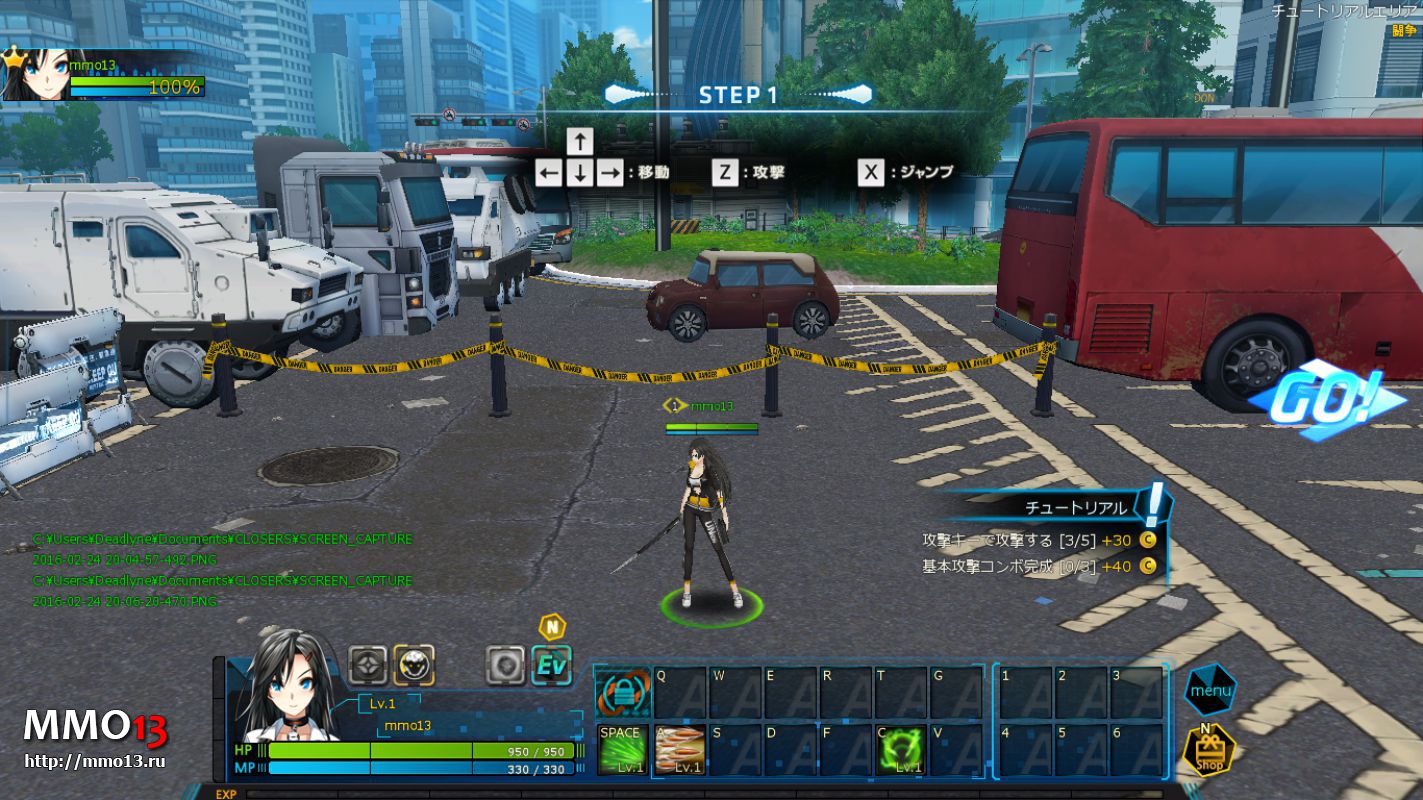Select the gold-framed face icon above the portrait

click(413, 665)
